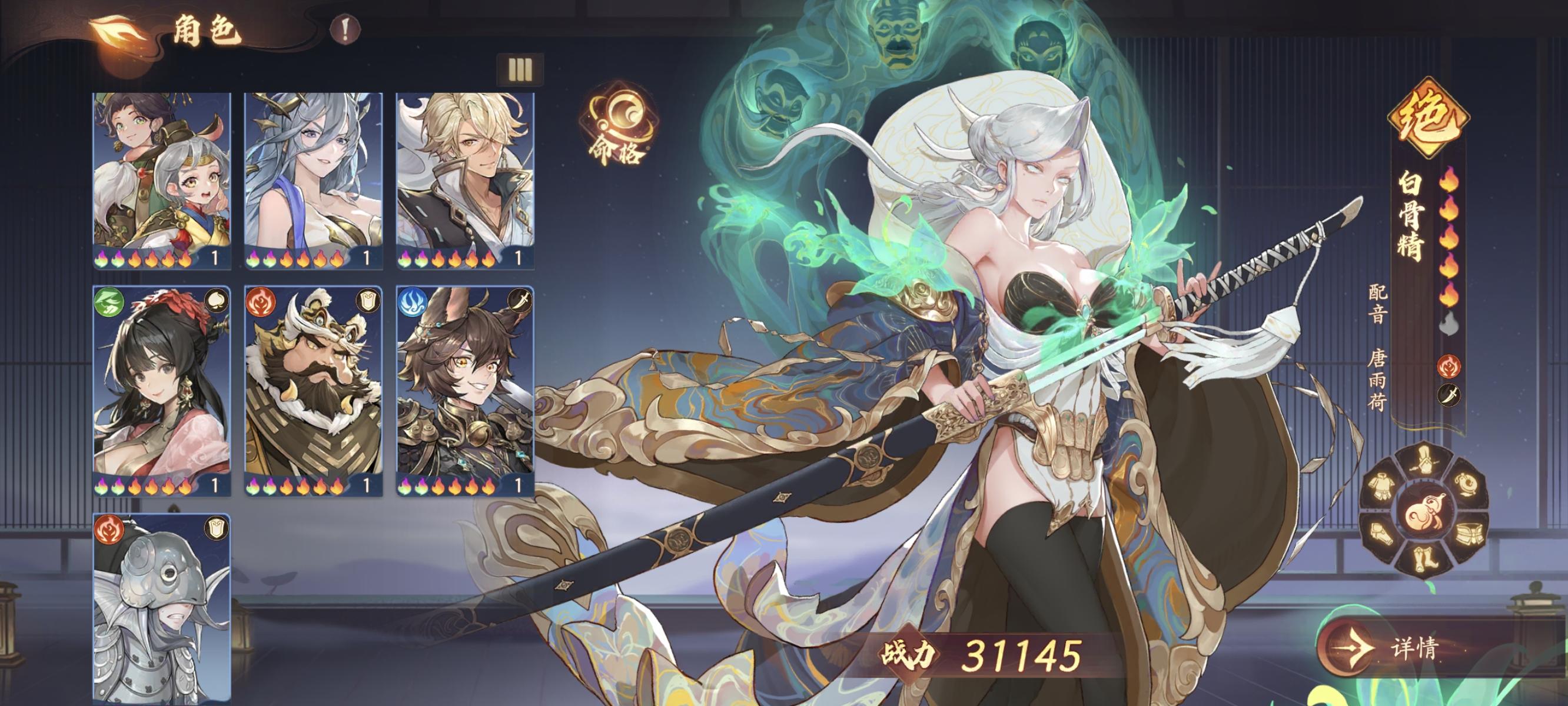
Task: Click the necklace slot above the gourd icon
Action: pyautogui.click(x=1467, y=484)
